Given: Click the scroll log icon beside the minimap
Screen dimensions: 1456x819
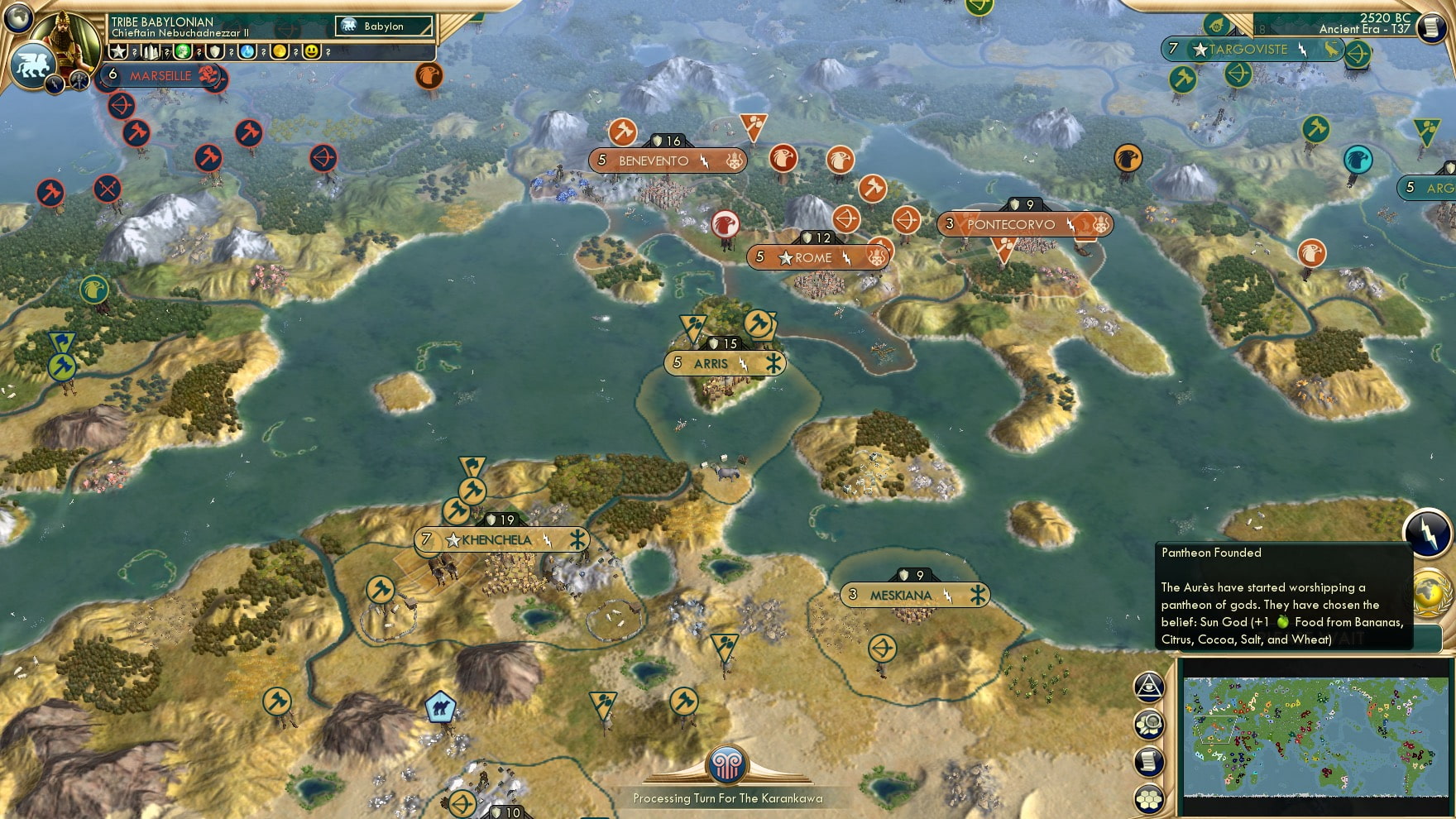Looking at the screenshot, I should tap(1150, 759).
